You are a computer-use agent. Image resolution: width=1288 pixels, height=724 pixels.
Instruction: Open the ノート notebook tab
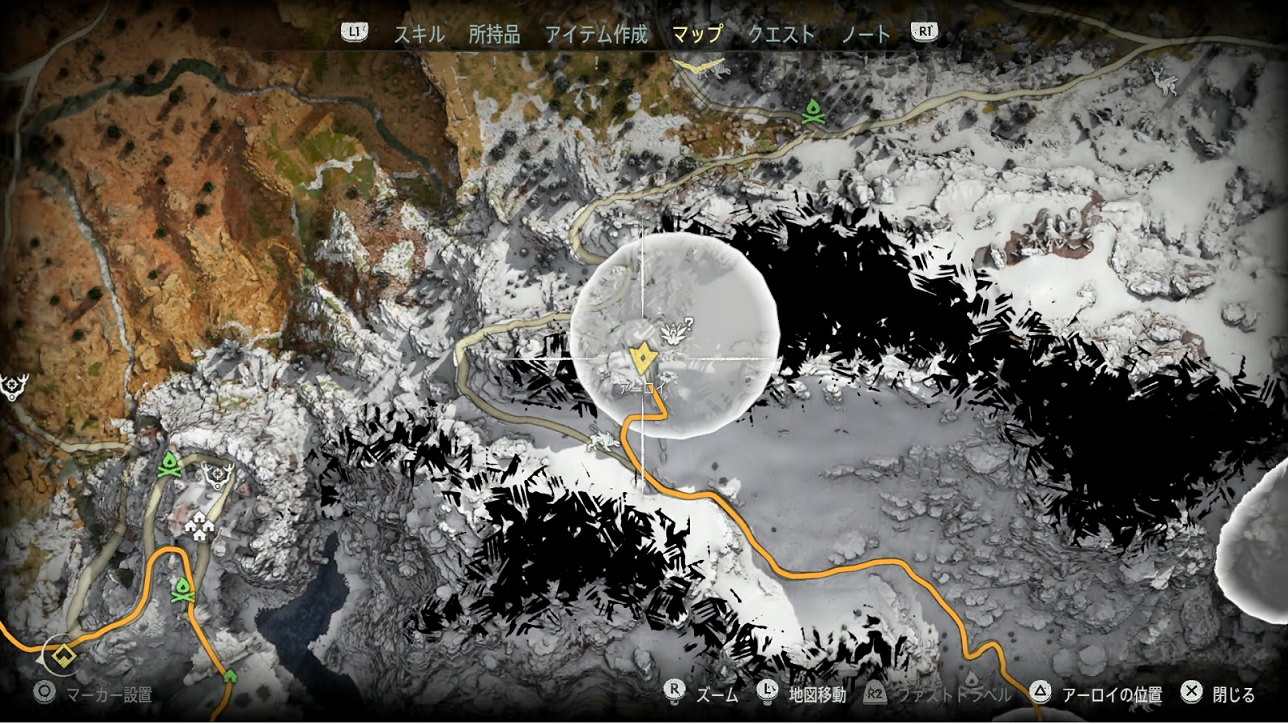[866, 34]
